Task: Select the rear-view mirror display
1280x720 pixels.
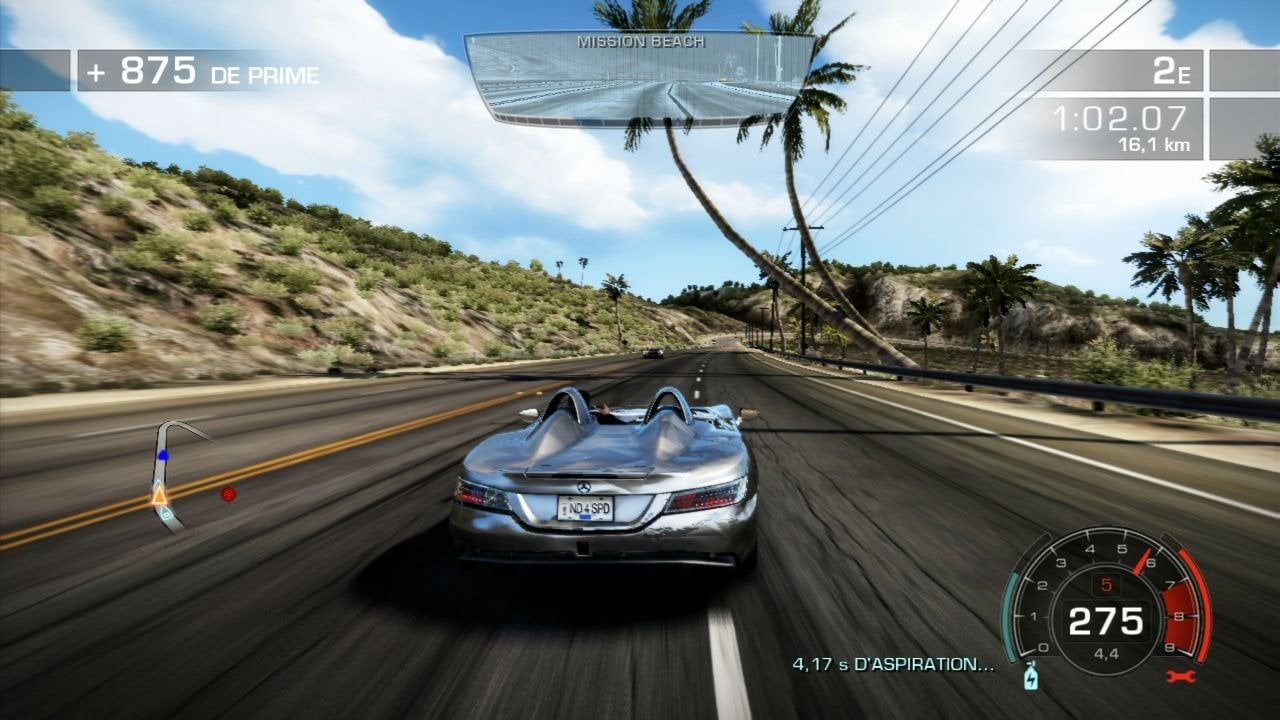Action: [x=640, y=78]
